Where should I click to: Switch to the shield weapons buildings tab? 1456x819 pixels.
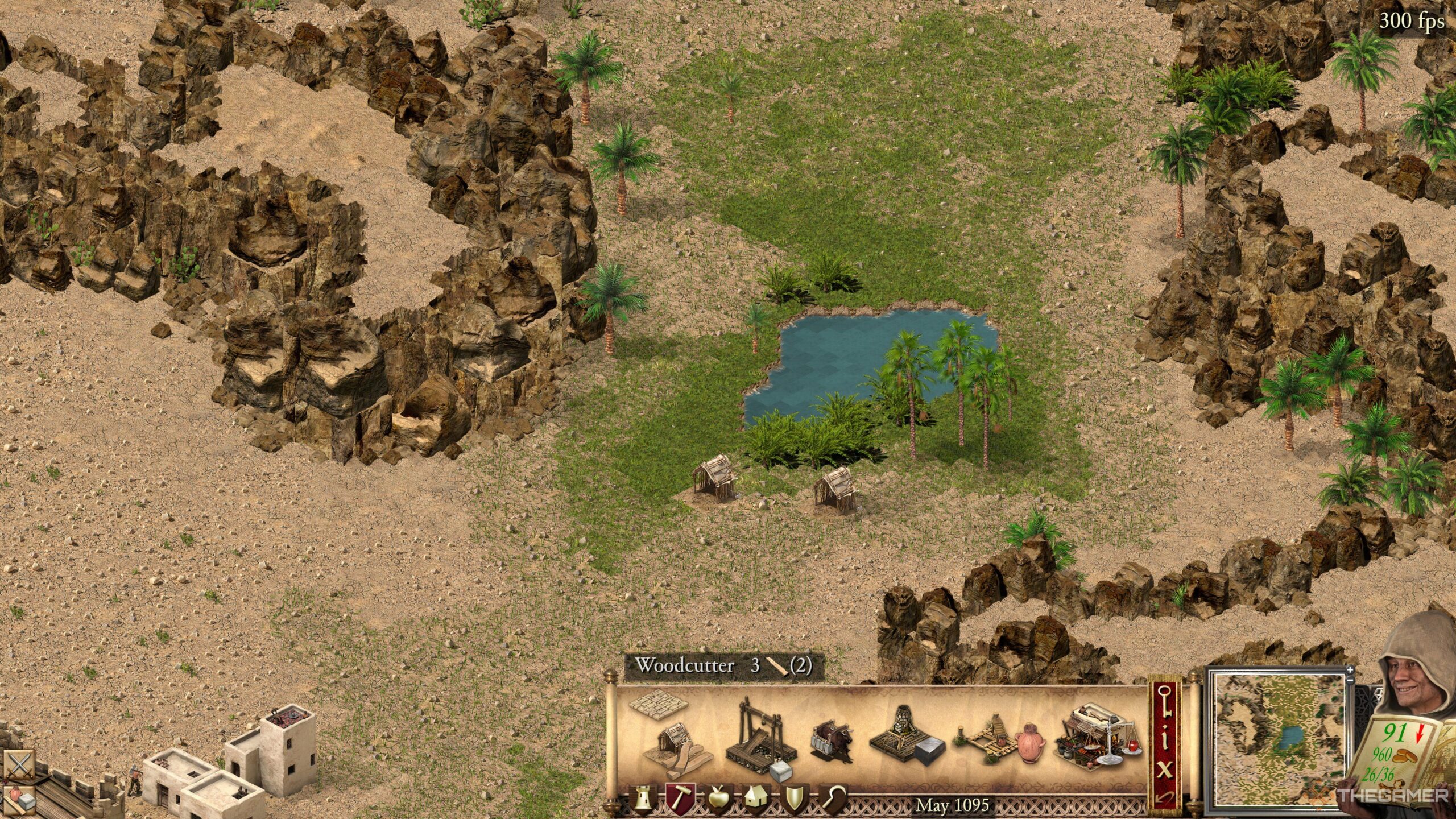point(794,800)
